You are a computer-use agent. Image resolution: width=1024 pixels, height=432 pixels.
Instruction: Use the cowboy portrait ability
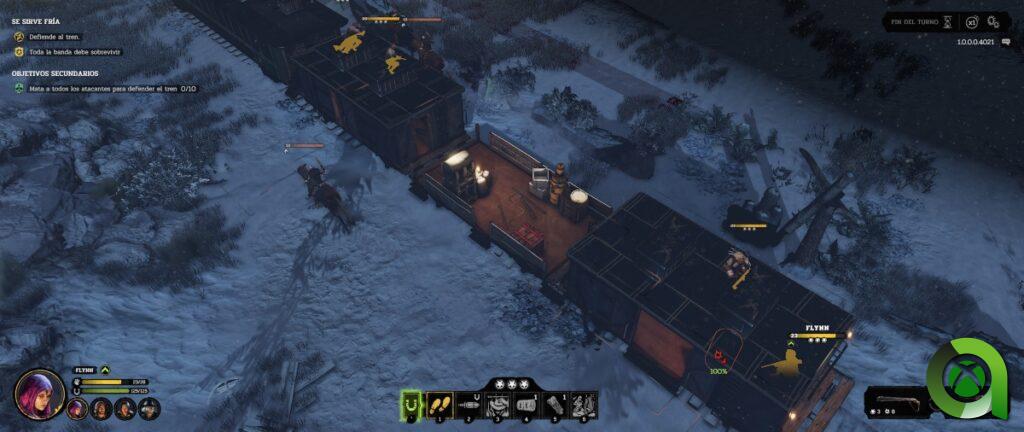click(x=497, y=404)
